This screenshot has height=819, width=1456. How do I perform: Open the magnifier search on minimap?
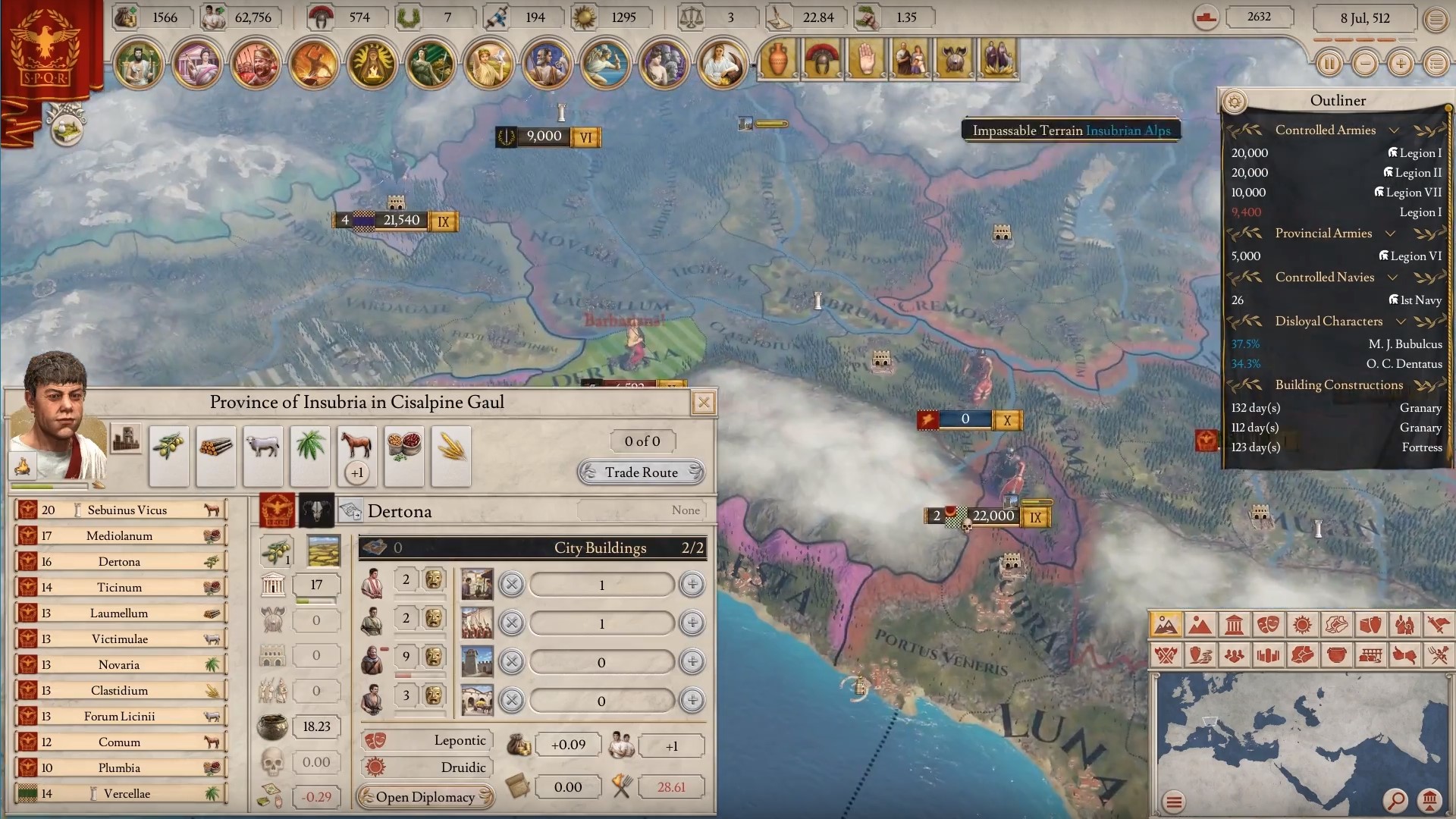tap(1395, 800)
